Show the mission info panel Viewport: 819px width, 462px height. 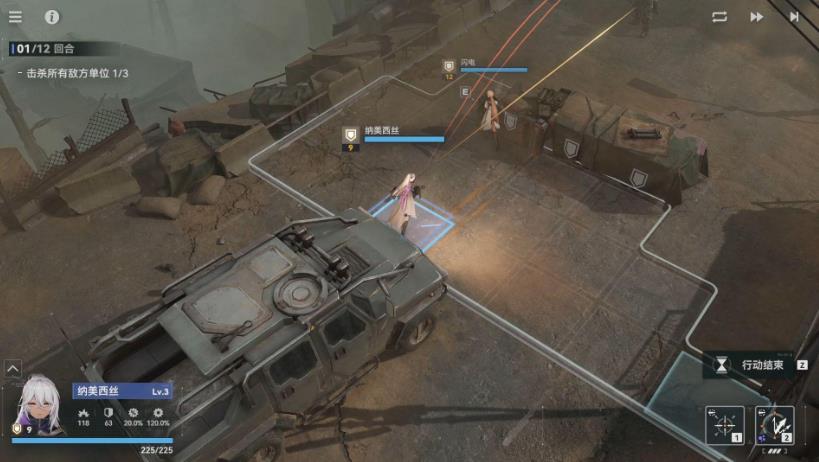click(52, 17)
